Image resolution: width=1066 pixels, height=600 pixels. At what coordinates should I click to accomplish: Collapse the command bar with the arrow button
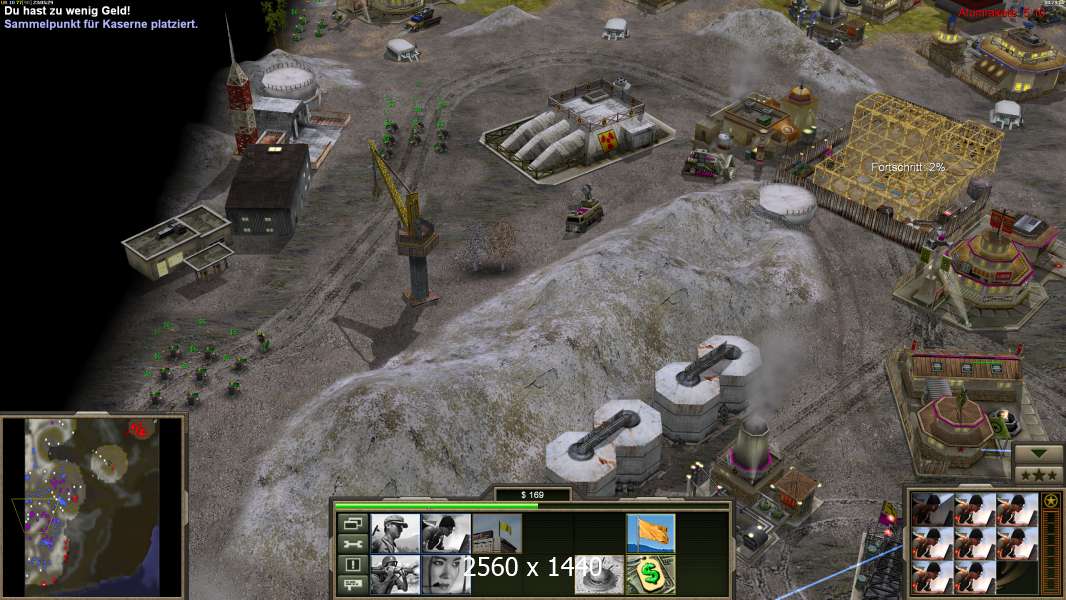click(x=1038, y=453)
